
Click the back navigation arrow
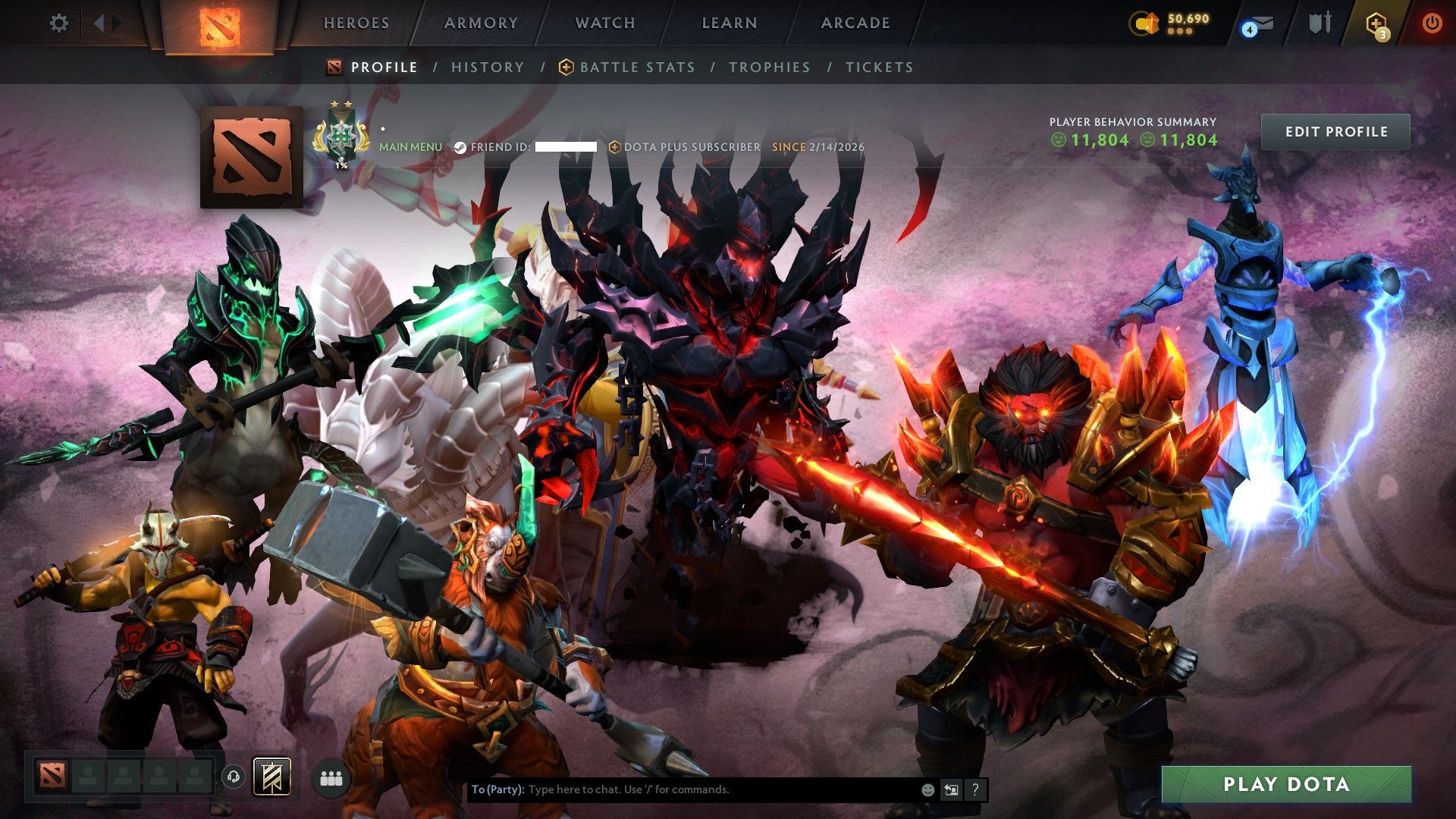point(99,22)
